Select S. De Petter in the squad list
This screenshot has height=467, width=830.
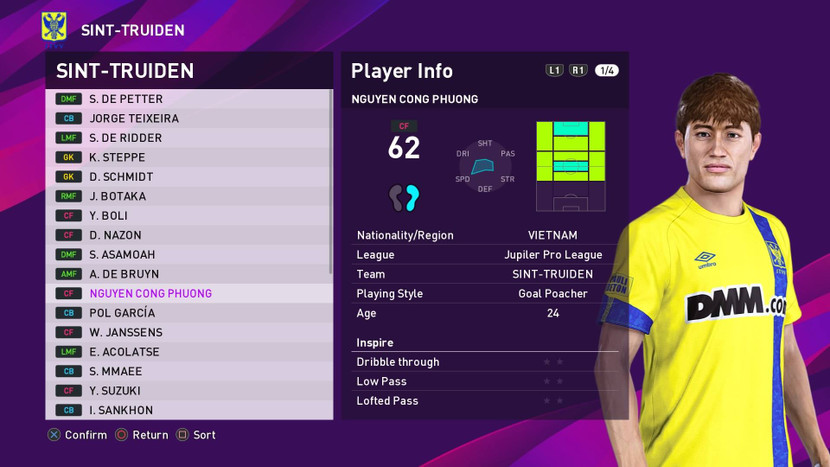190,99
